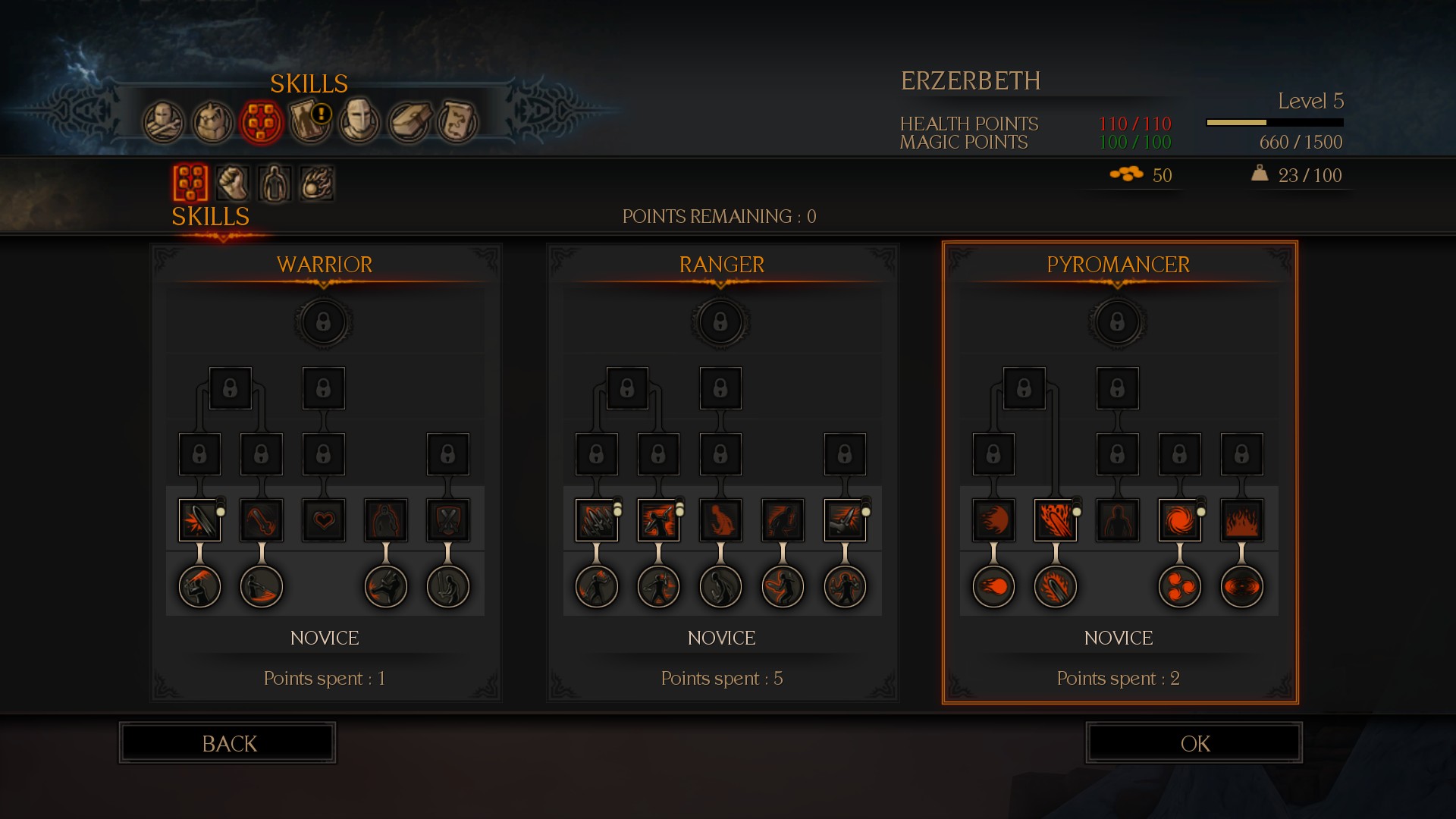Open the journal book tab

[409, 121]
